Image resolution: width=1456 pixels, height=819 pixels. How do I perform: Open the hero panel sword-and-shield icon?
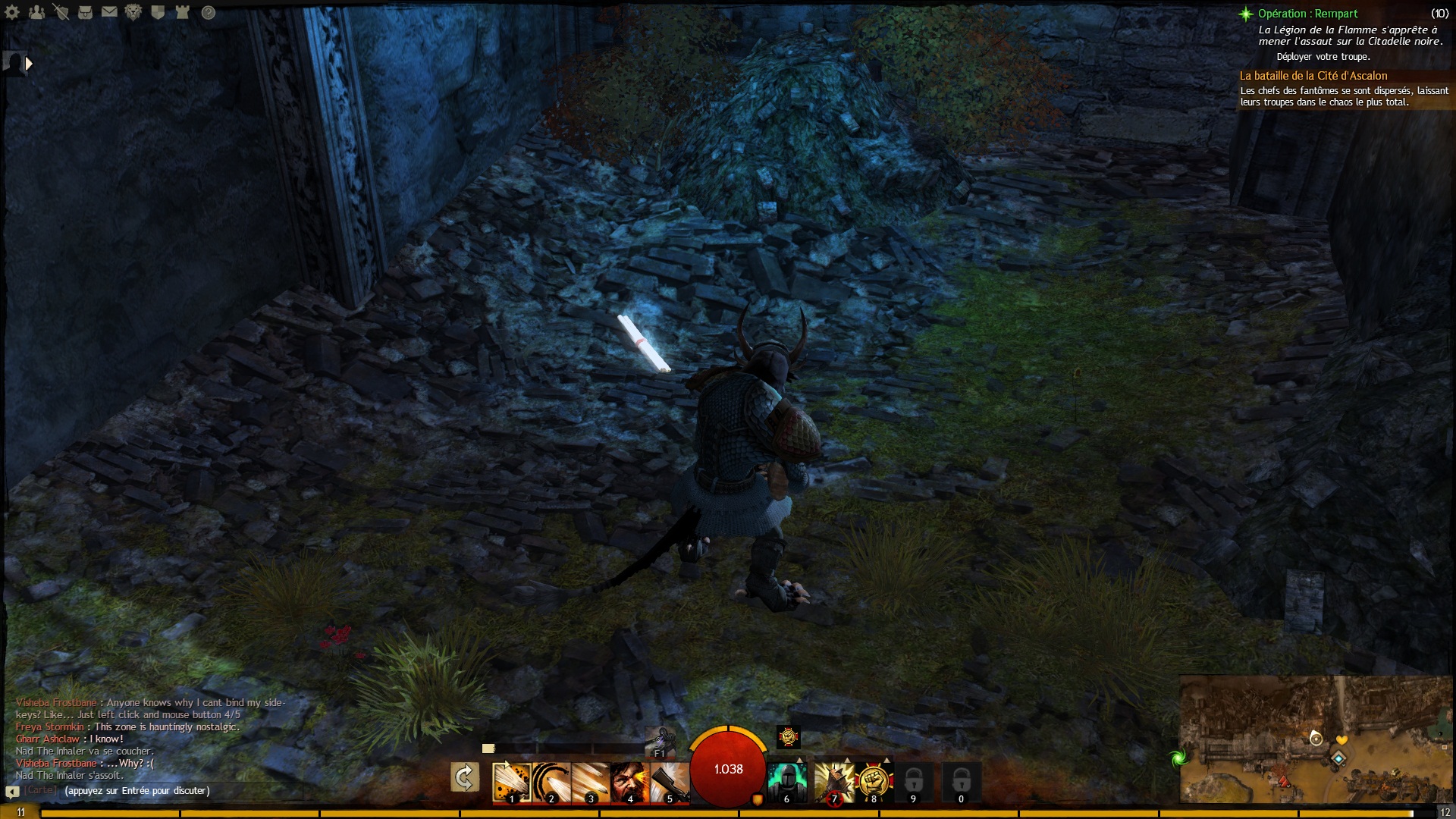[61, 12]
